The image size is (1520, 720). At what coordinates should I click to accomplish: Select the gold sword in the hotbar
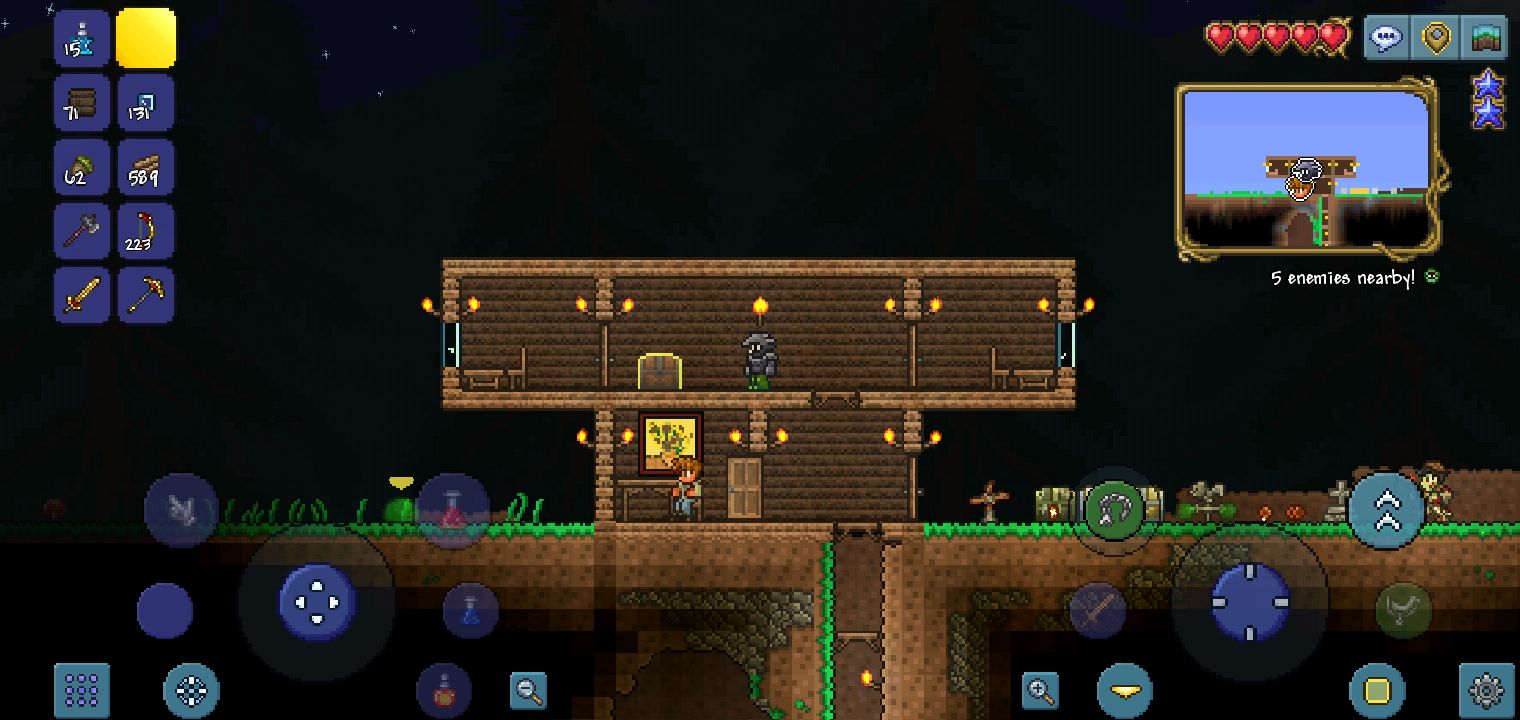pos(81,294)
